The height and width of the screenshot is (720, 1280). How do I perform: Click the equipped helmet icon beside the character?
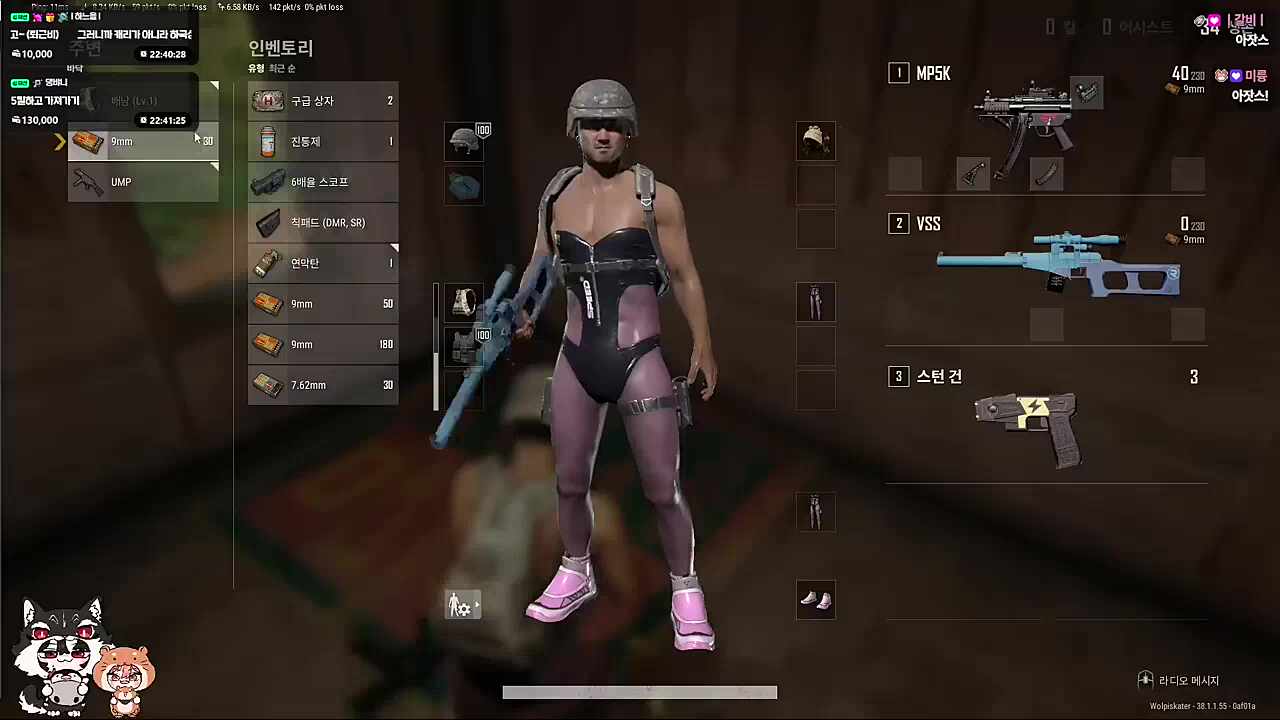tap(464, 141)
